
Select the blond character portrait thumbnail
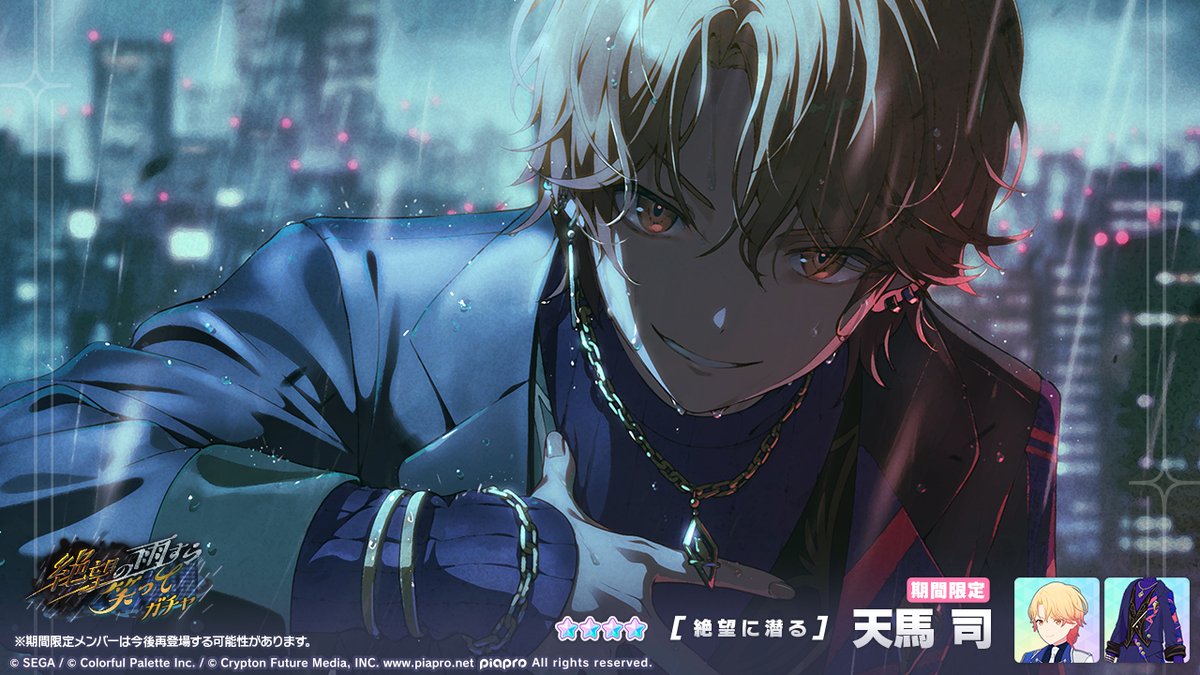coord(1056,620)
